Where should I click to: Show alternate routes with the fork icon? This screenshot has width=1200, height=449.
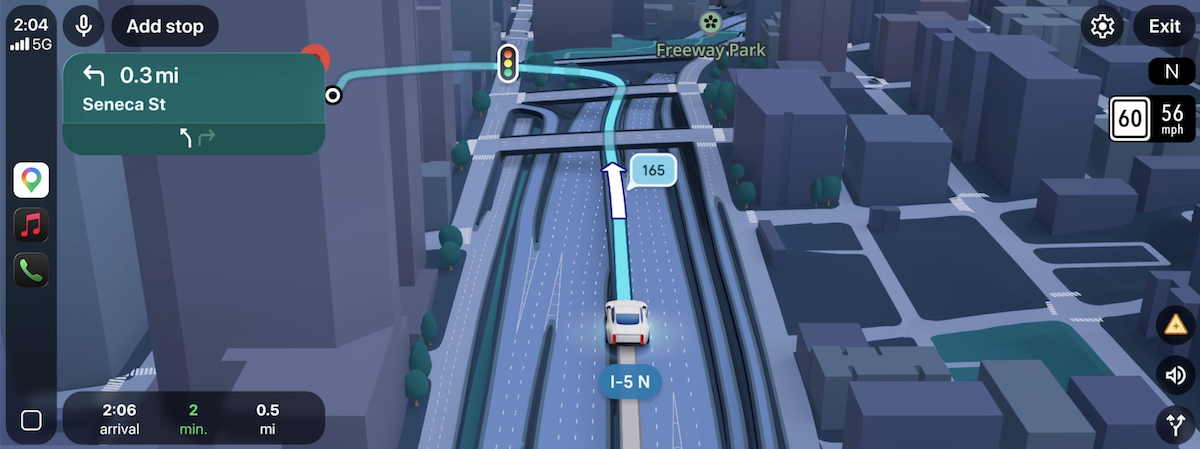[x=1172, y=424]
